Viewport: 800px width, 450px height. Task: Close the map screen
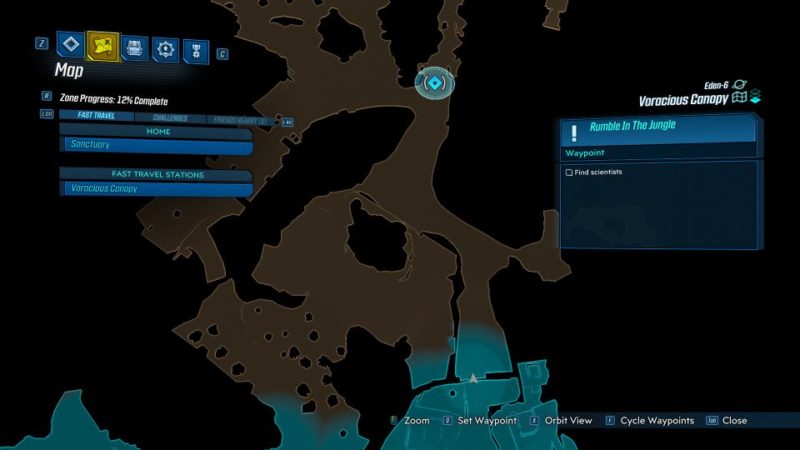tap(734, 421)
